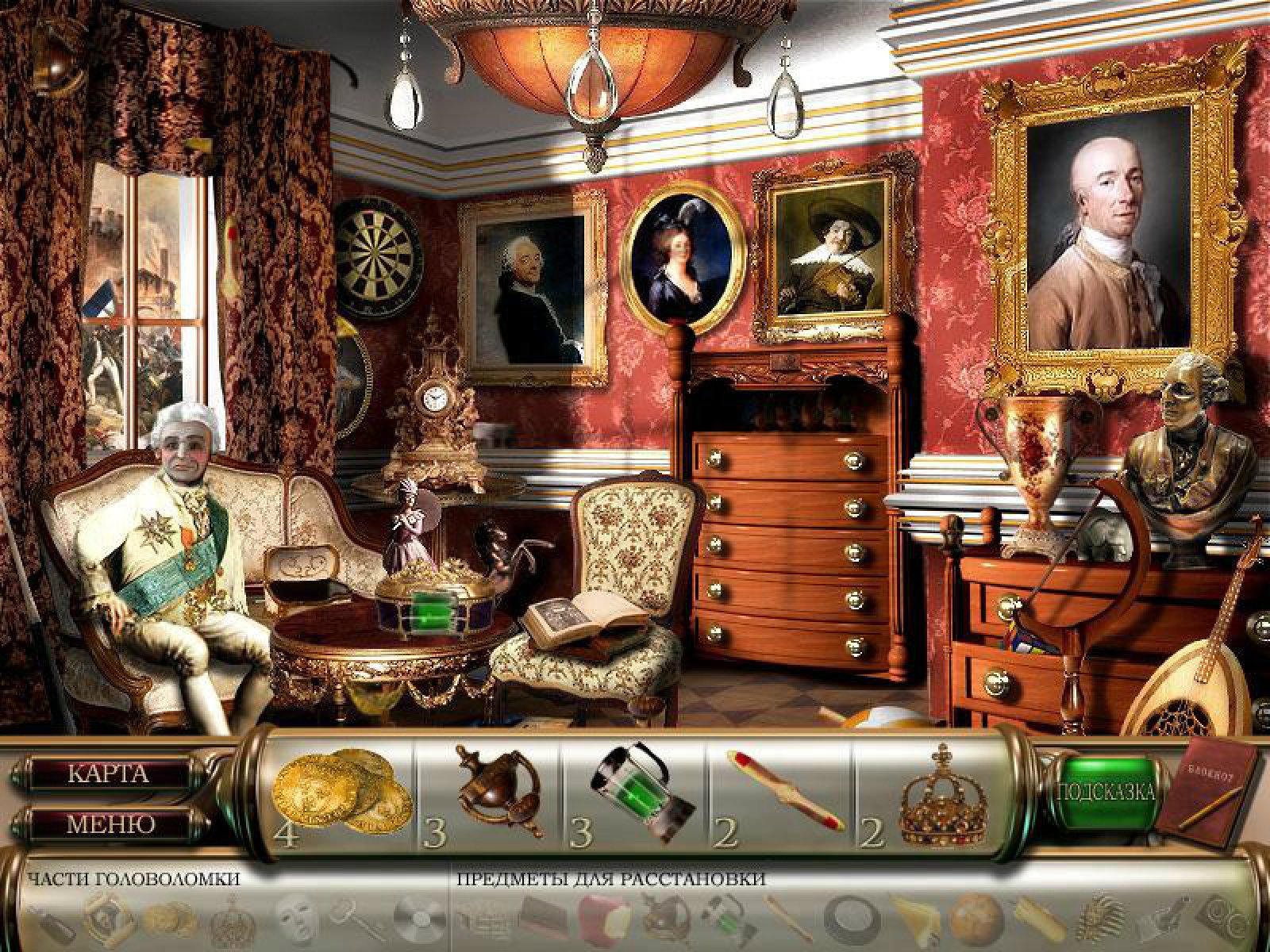Open the Карта map button

coord(108,774)
